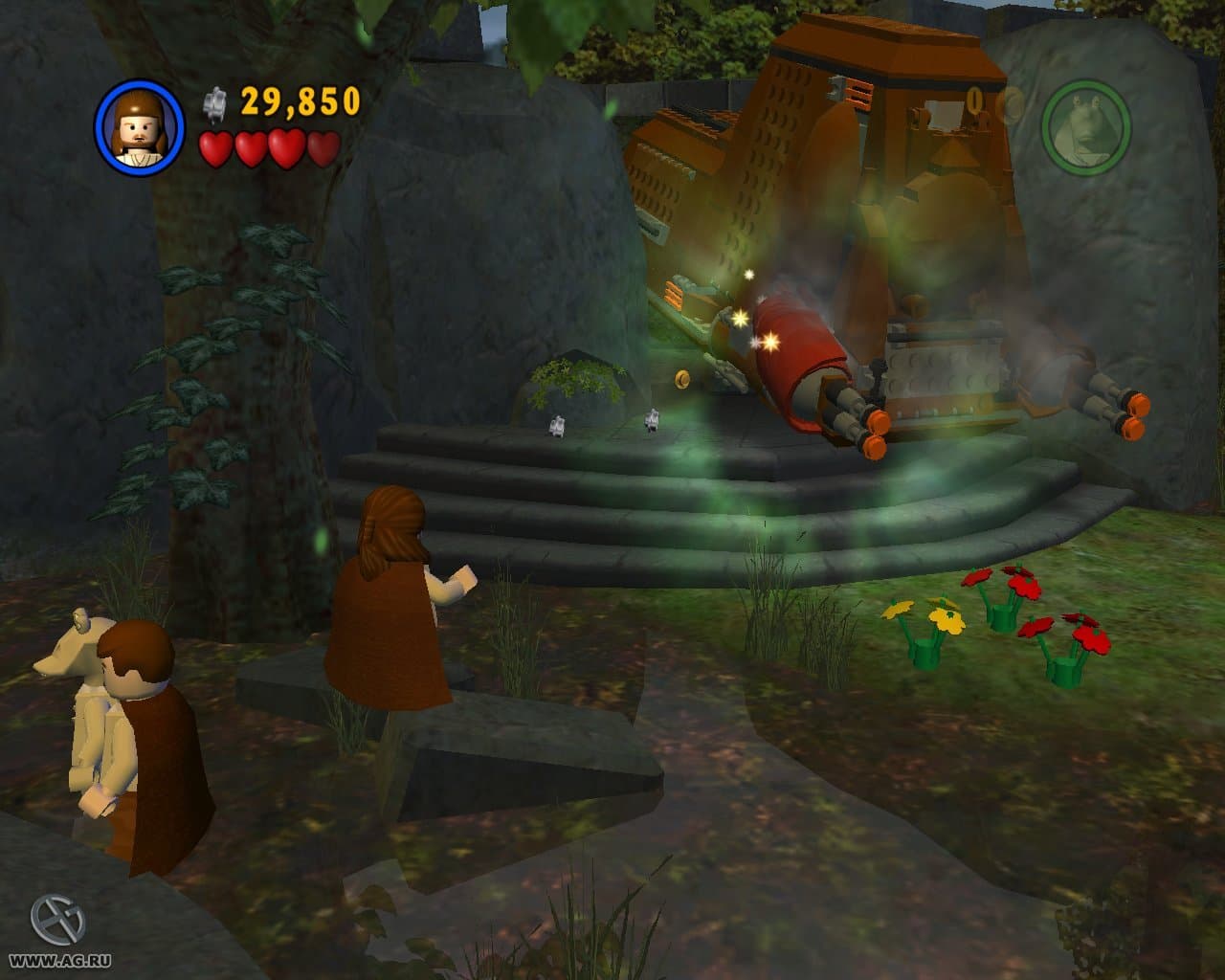Click the gold stud near the stone steps
The image size is (1225, 980).
click(x=681, y=380)
